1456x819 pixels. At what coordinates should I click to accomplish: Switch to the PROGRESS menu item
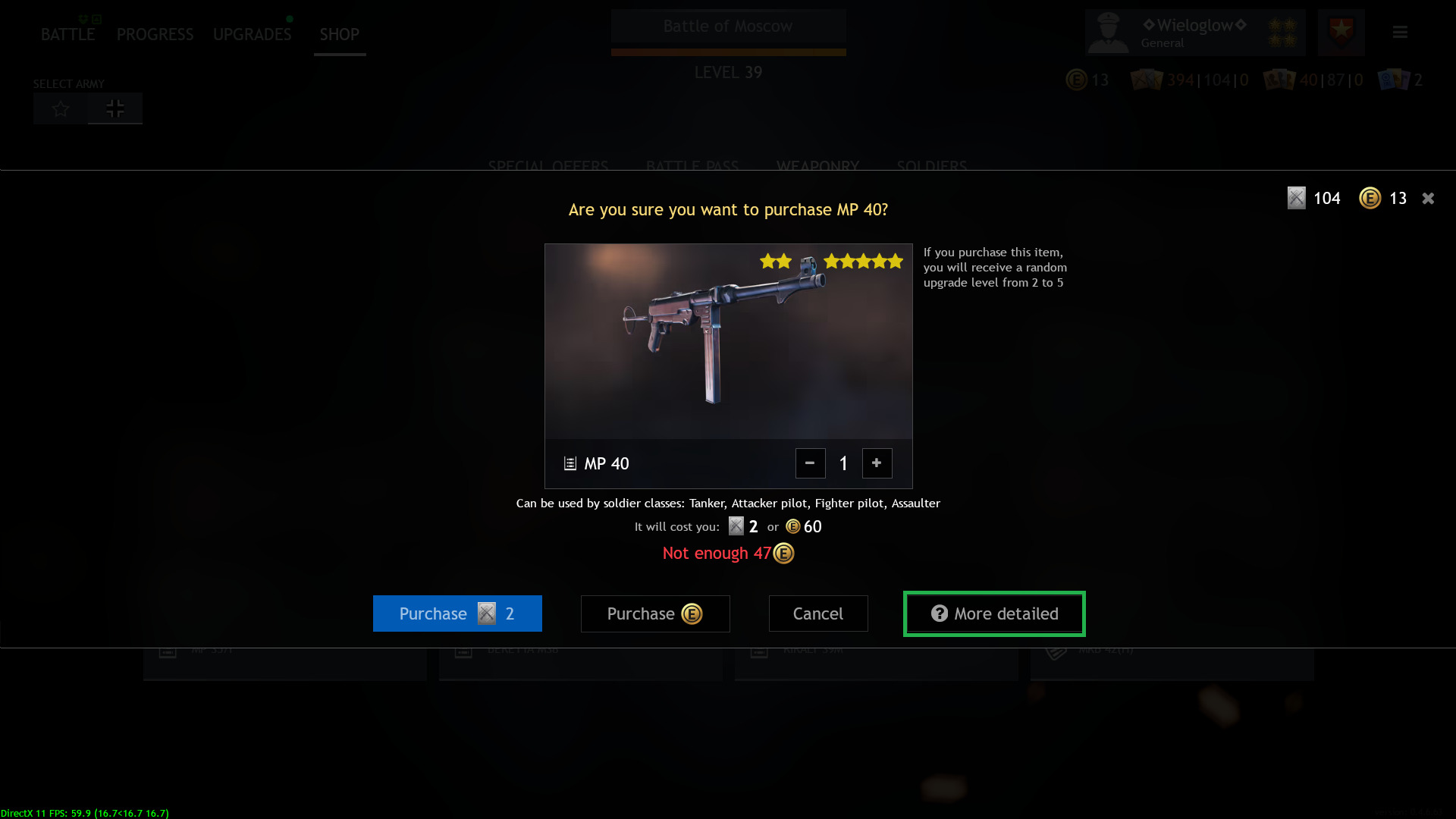pos(155,34)
